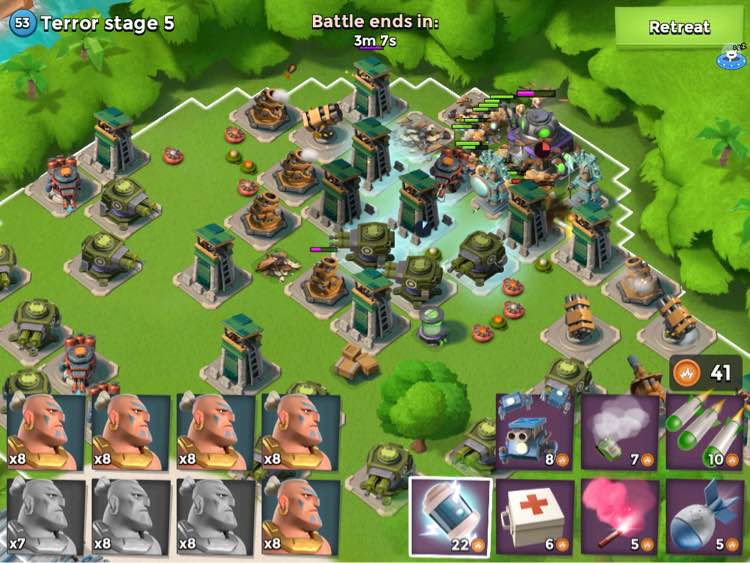Tap the green Retreat button
Screen dimensions: 750x563
pos(679,28)
